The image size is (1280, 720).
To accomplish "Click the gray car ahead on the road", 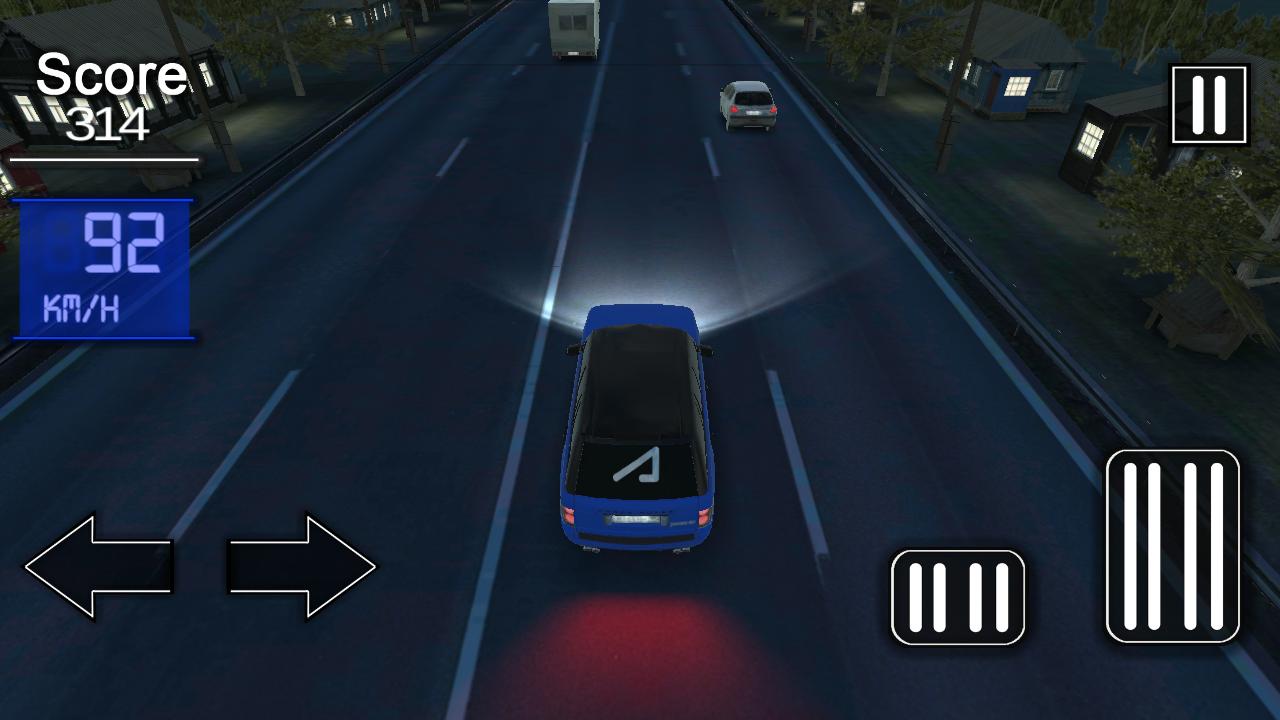I will [748, 105].
